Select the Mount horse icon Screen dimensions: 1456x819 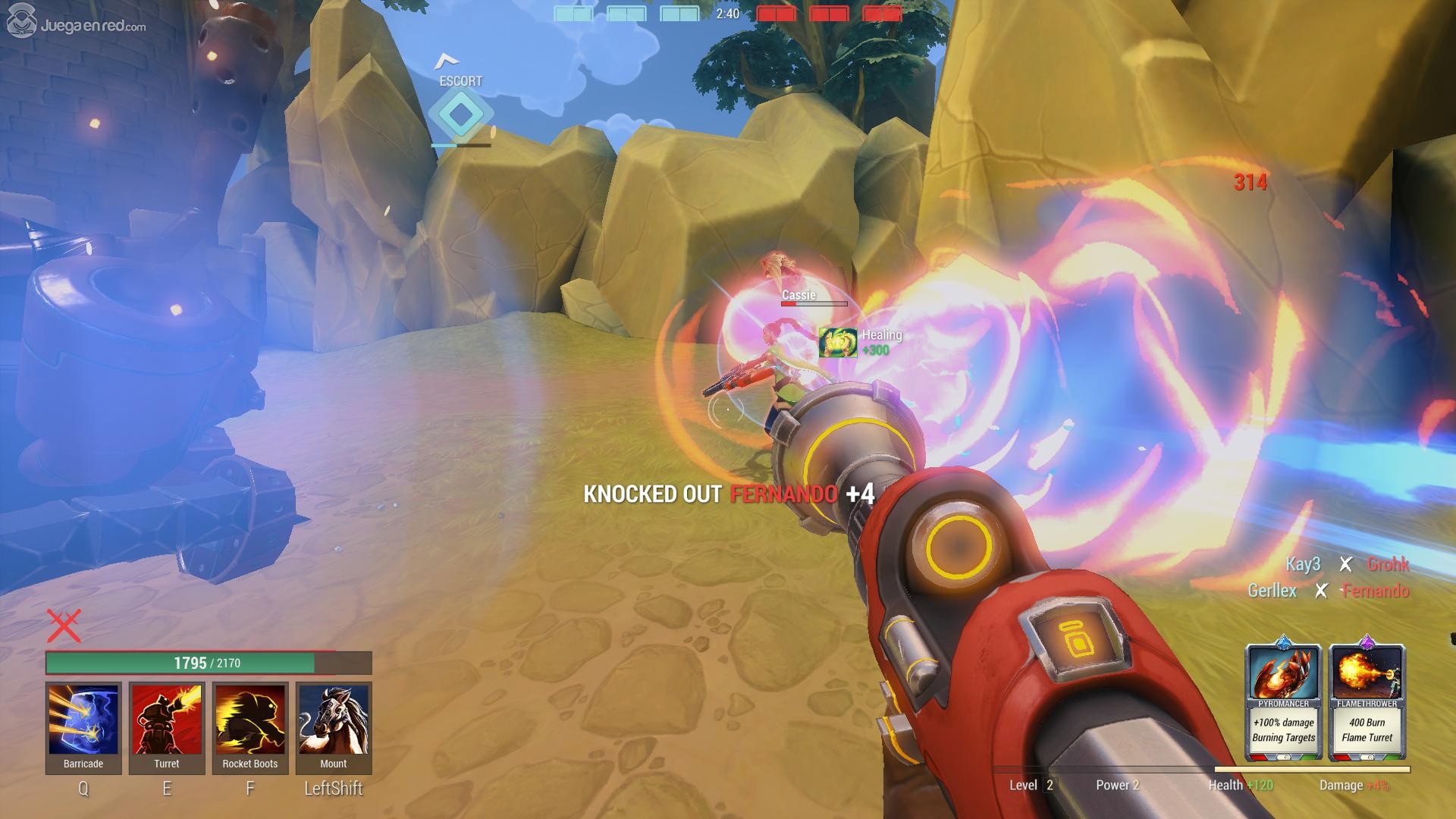pos(334,720)
